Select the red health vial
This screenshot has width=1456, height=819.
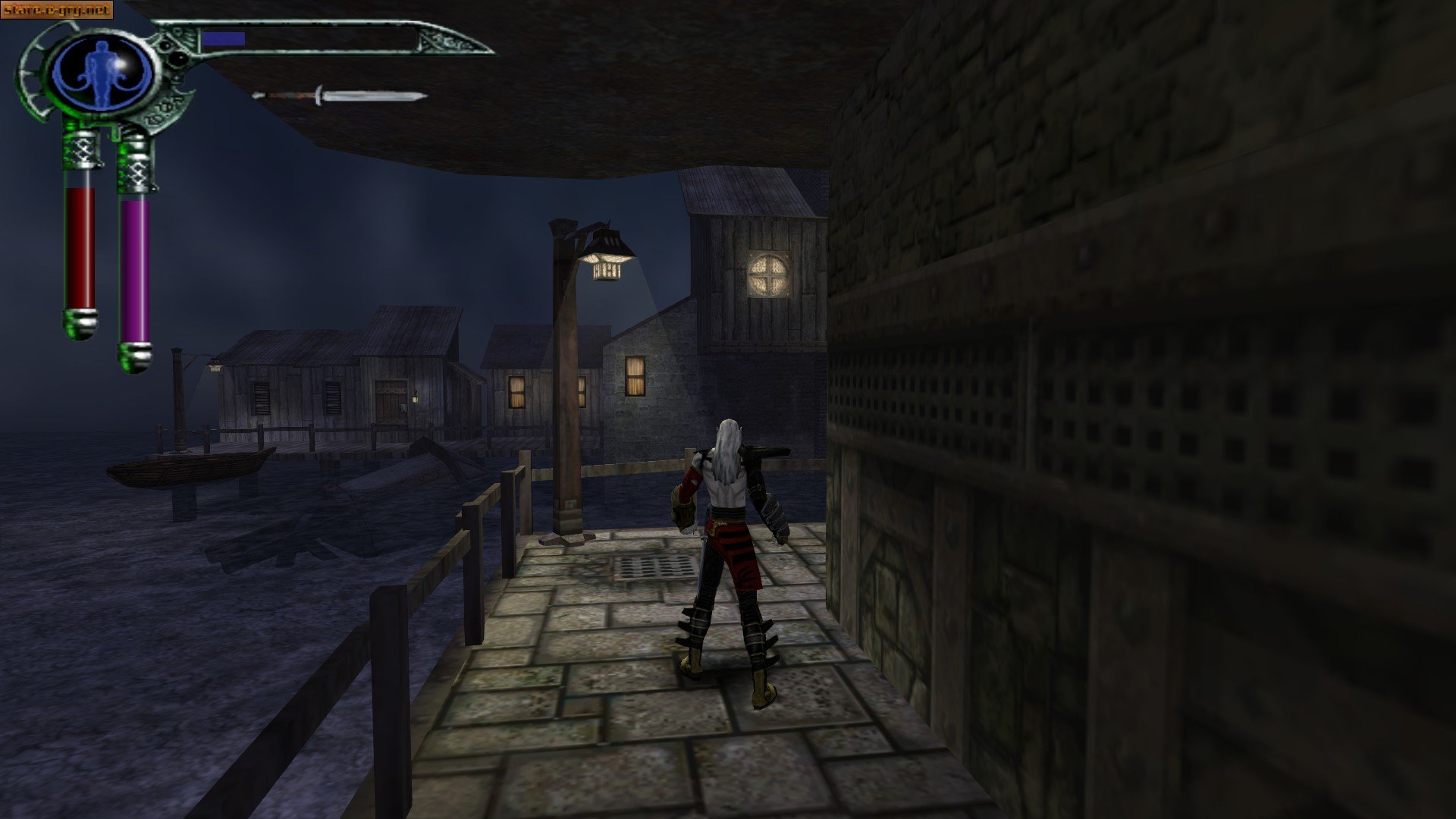click(x=80, y=243)
